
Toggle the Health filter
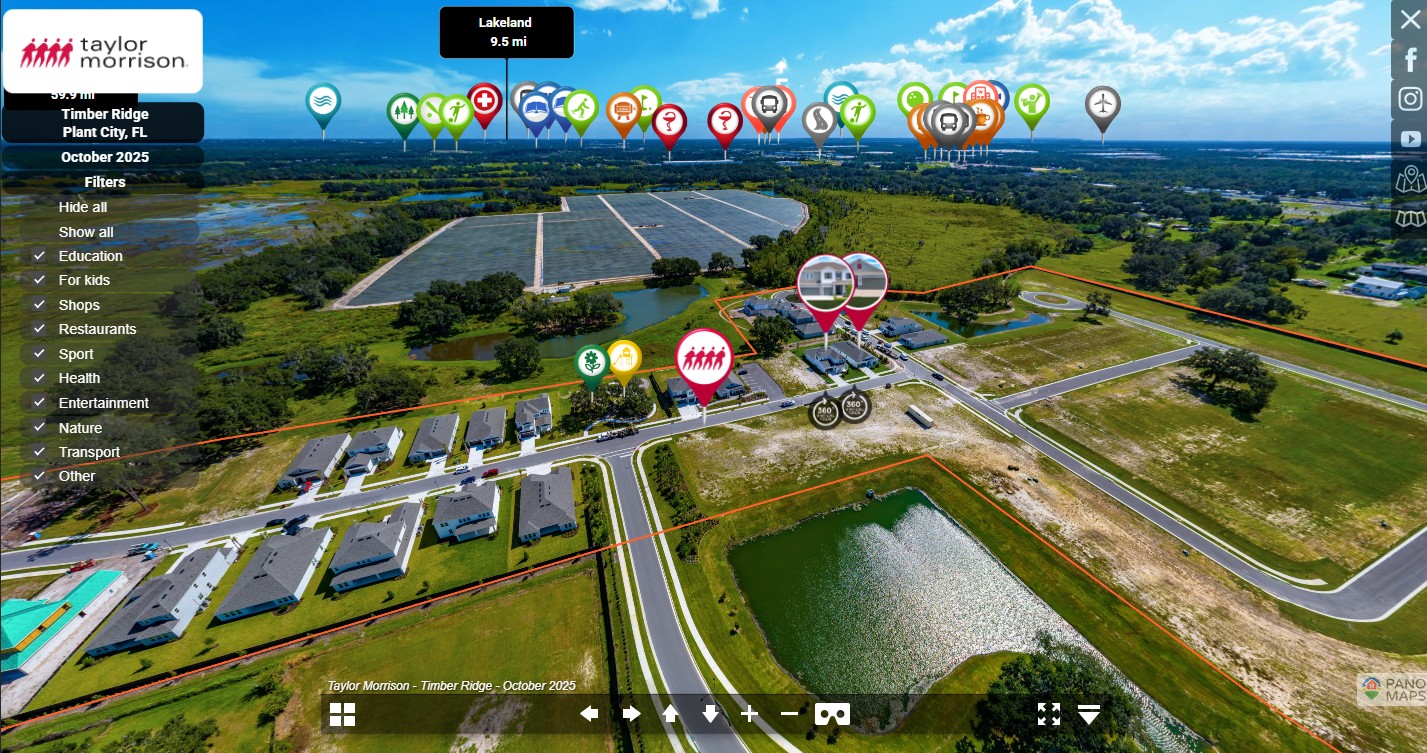[x=40, y=378]
